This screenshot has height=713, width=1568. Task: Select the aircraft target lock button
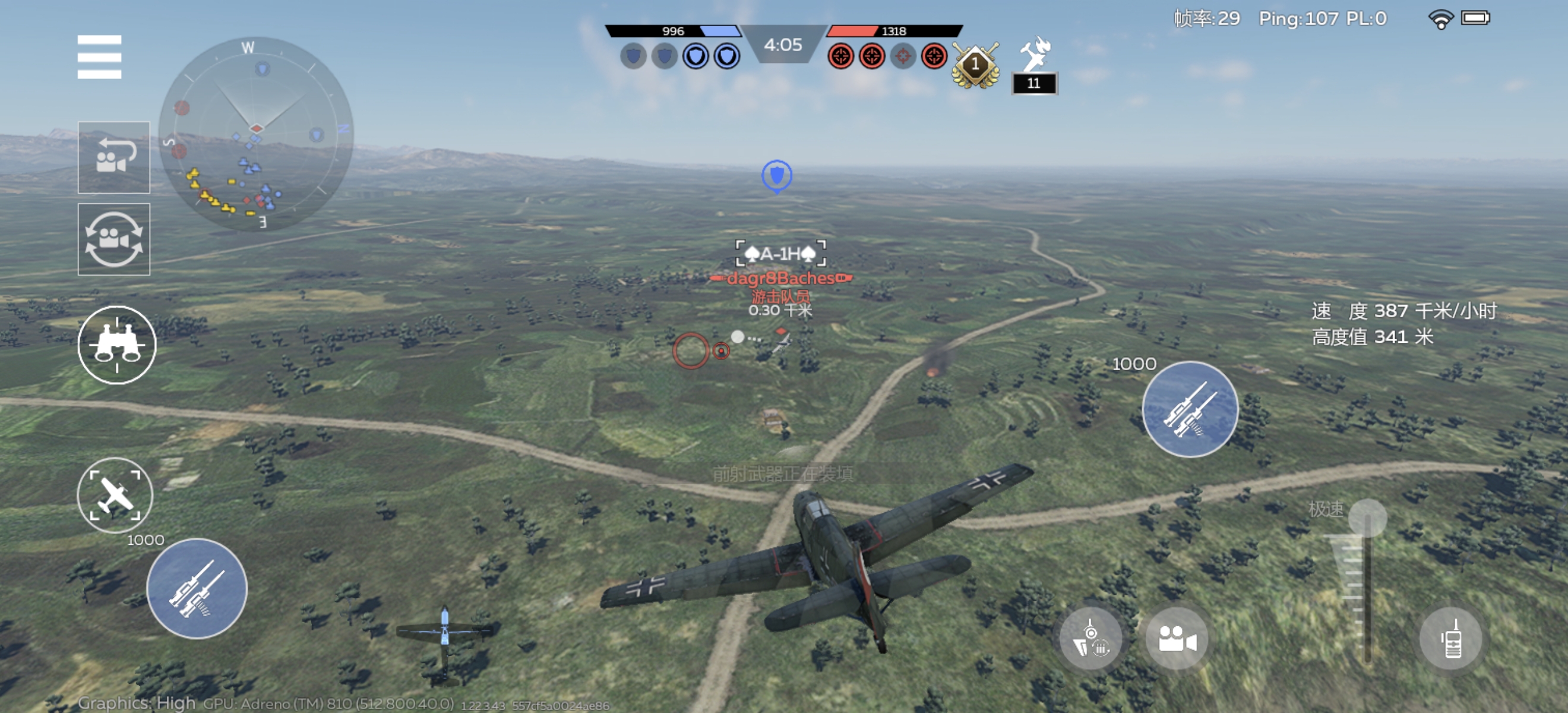pos(115,495)
